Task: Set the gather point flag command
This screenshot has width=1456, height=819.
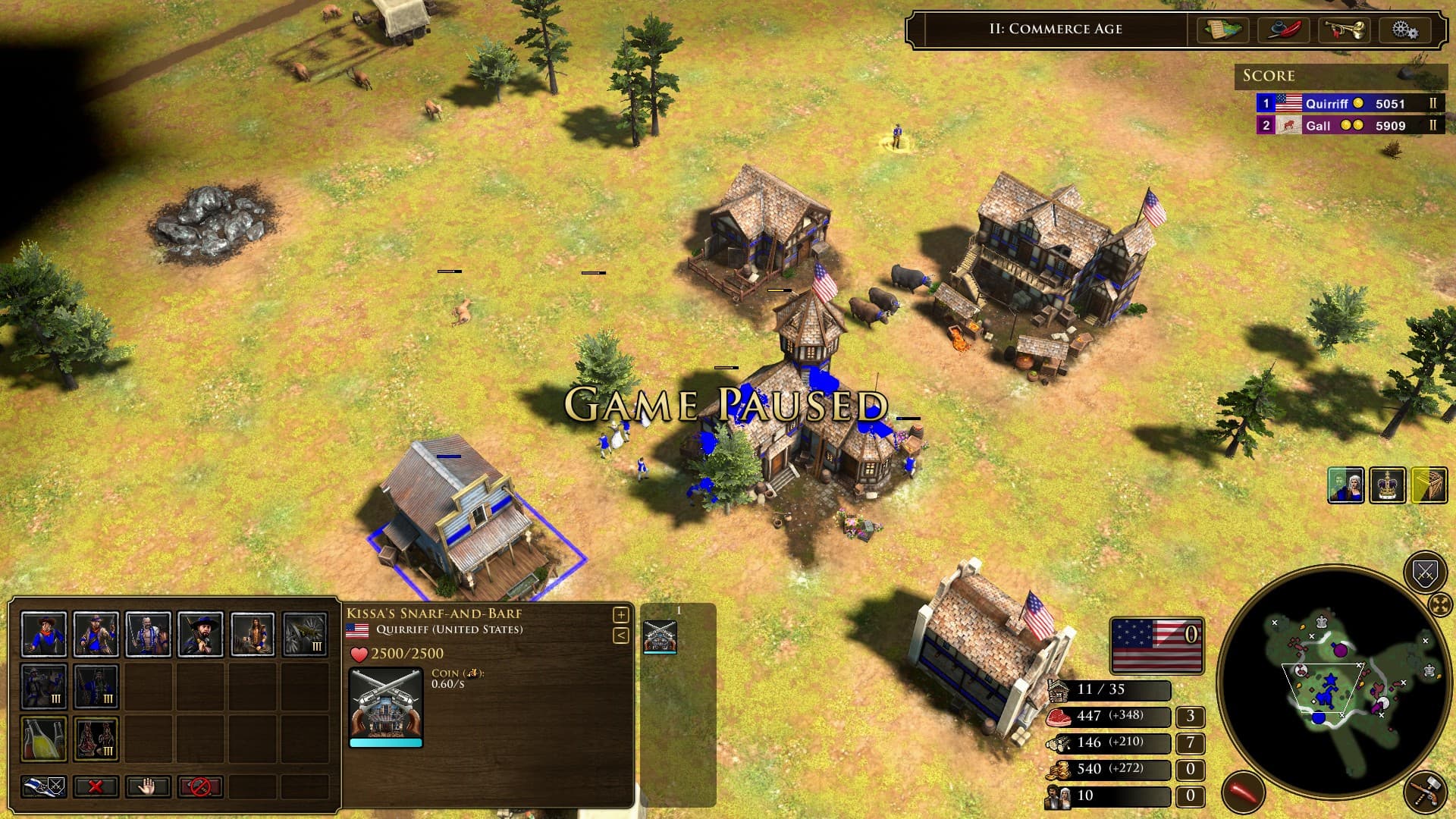Action: pos(44,786)
